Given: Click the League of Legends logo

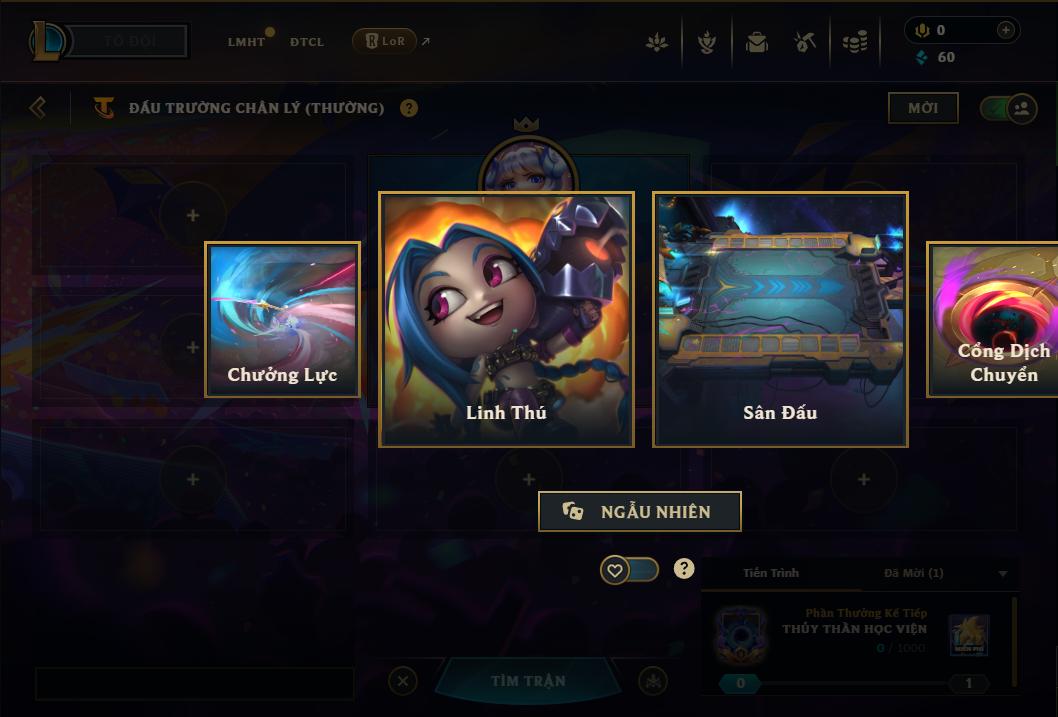Looking at the screenshot, I should 48,41.
